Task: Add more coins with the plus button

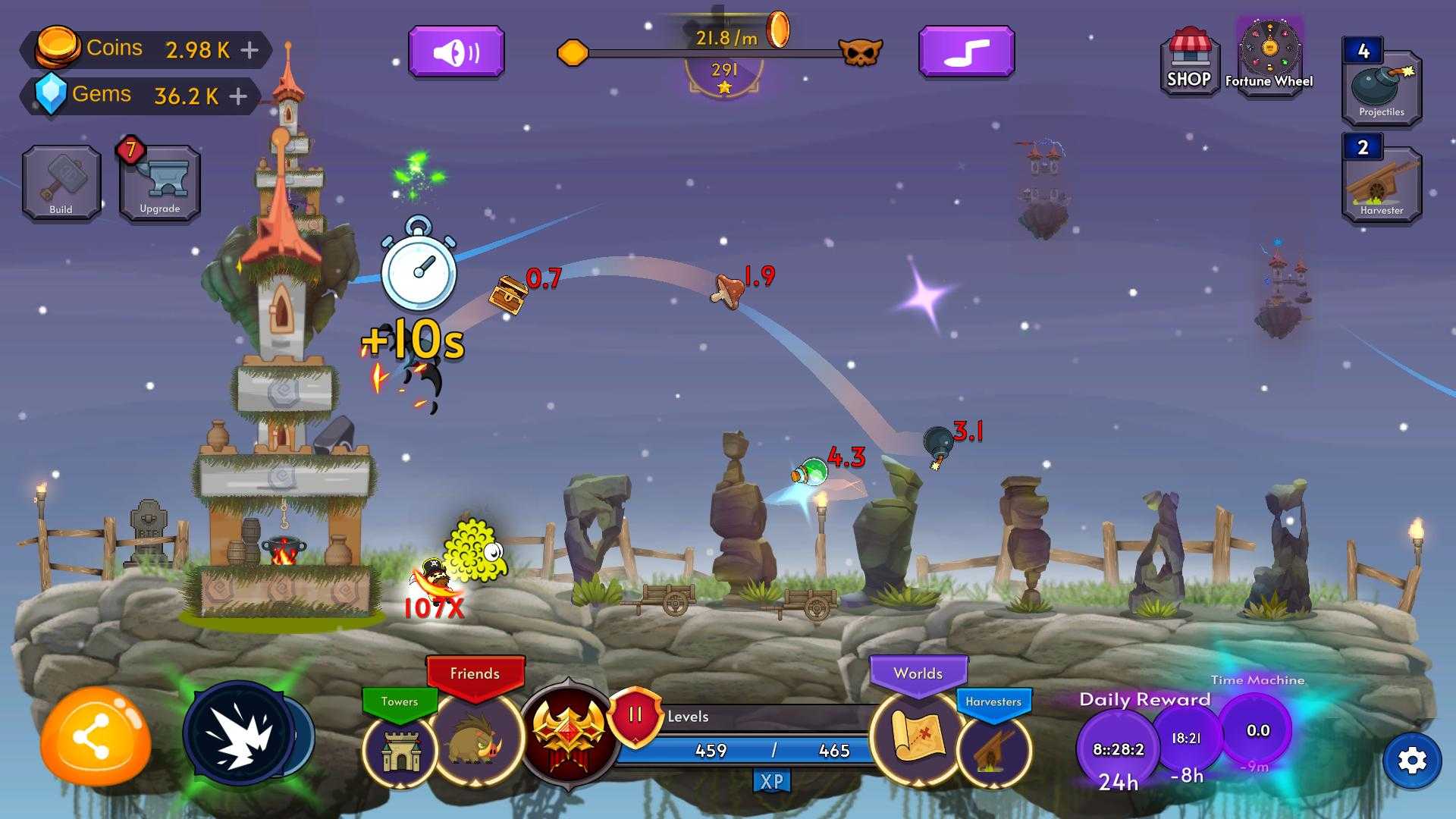Action: click(249, 50)
